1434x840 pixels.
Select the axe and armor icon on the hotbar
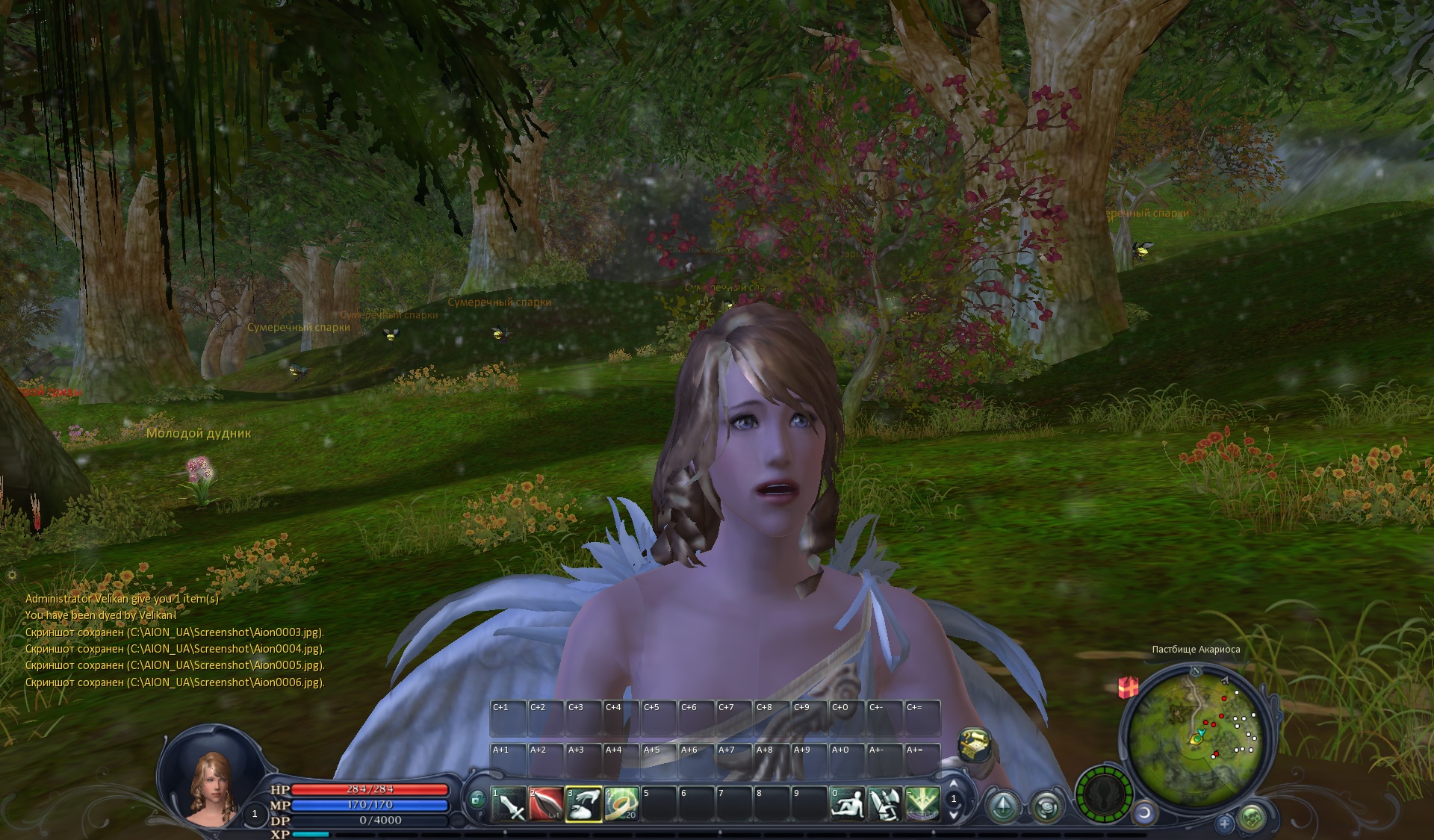(885, 804)
